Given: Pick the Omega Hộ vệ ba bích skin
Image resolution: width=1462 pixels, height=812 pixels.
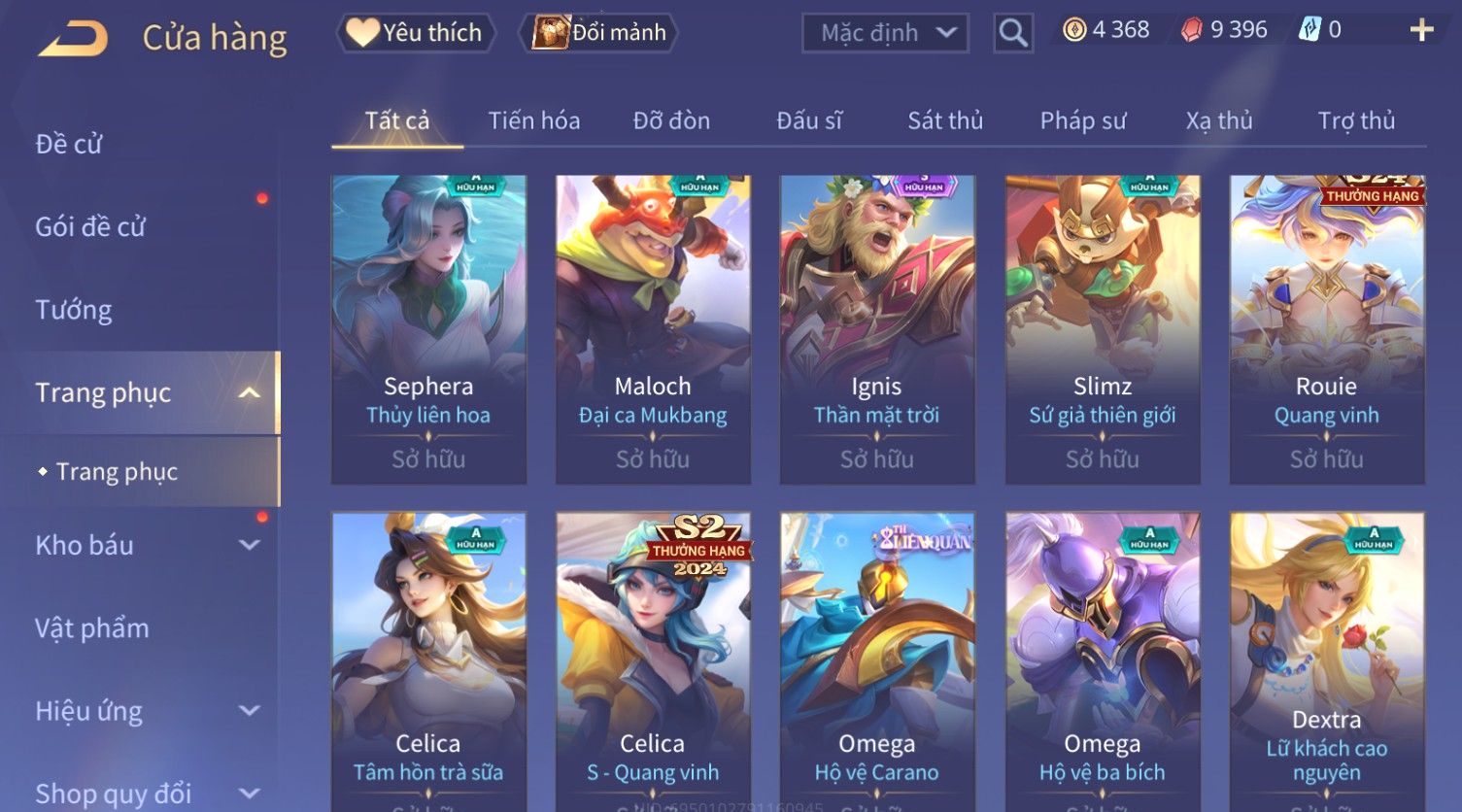Looking at the screenshot, I should pyautogui.click(x=1102, y=660).
